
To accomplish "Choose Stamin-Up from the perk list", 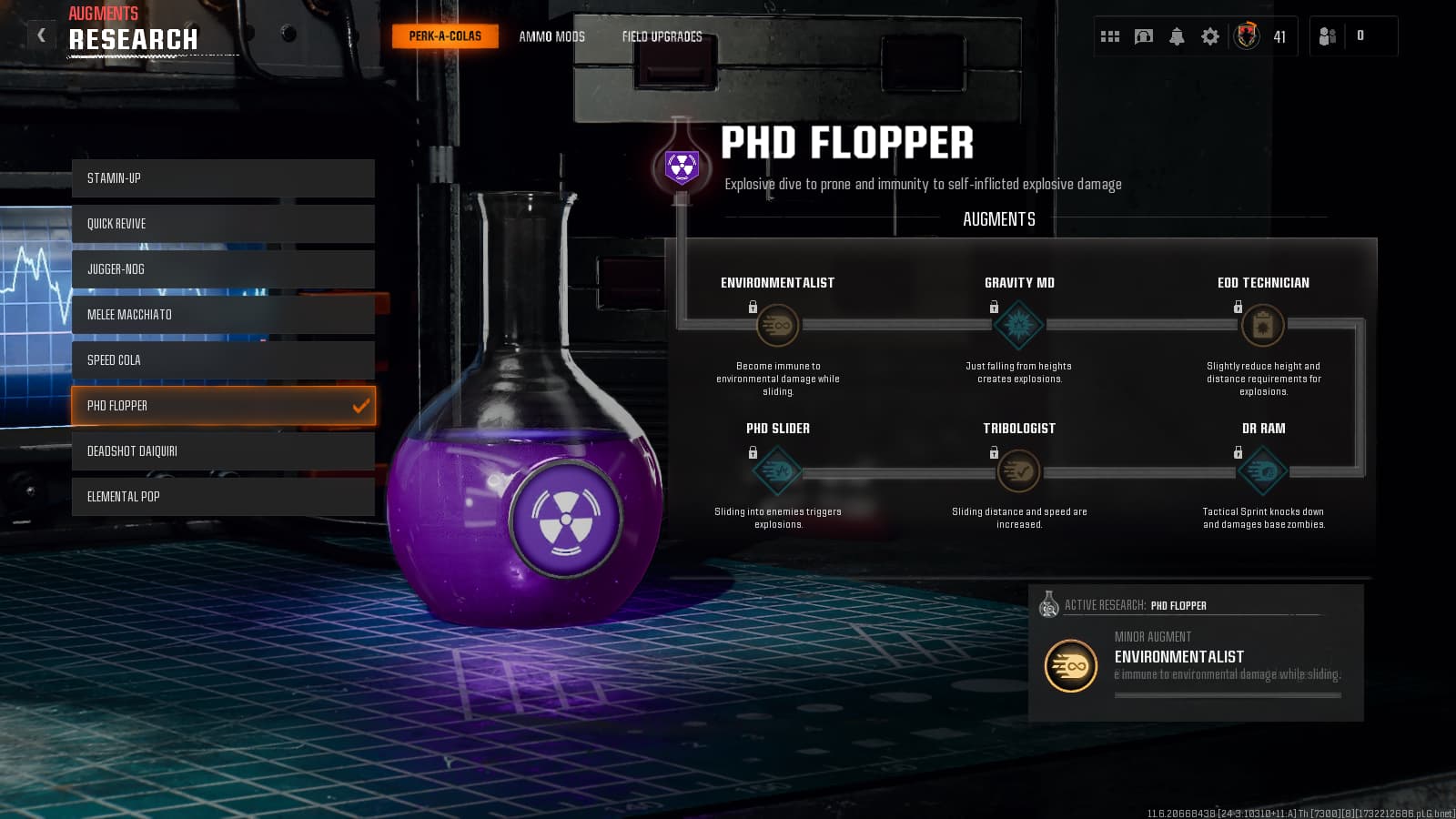I will coord(223,178).
